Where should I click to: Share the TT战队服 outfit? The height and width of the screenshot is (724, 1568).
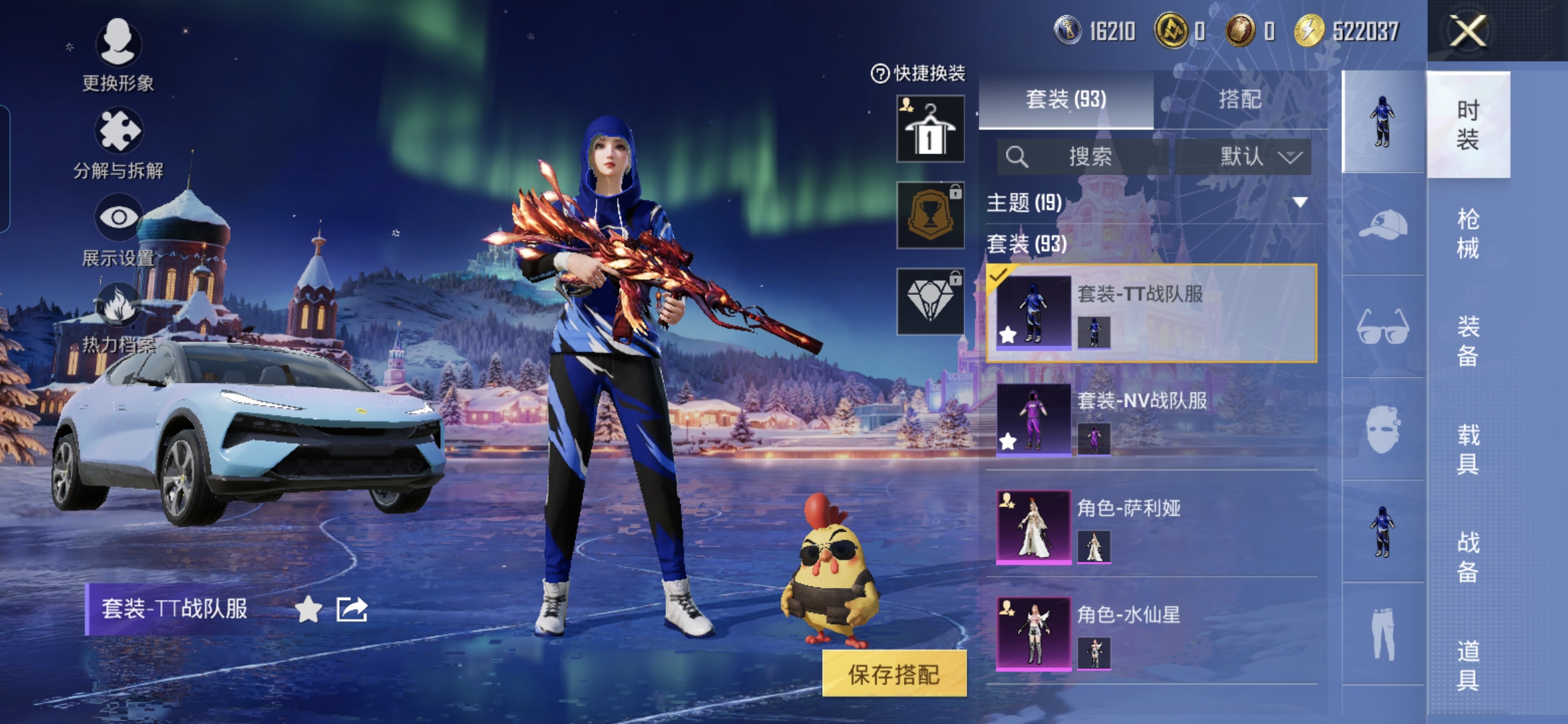352,609
